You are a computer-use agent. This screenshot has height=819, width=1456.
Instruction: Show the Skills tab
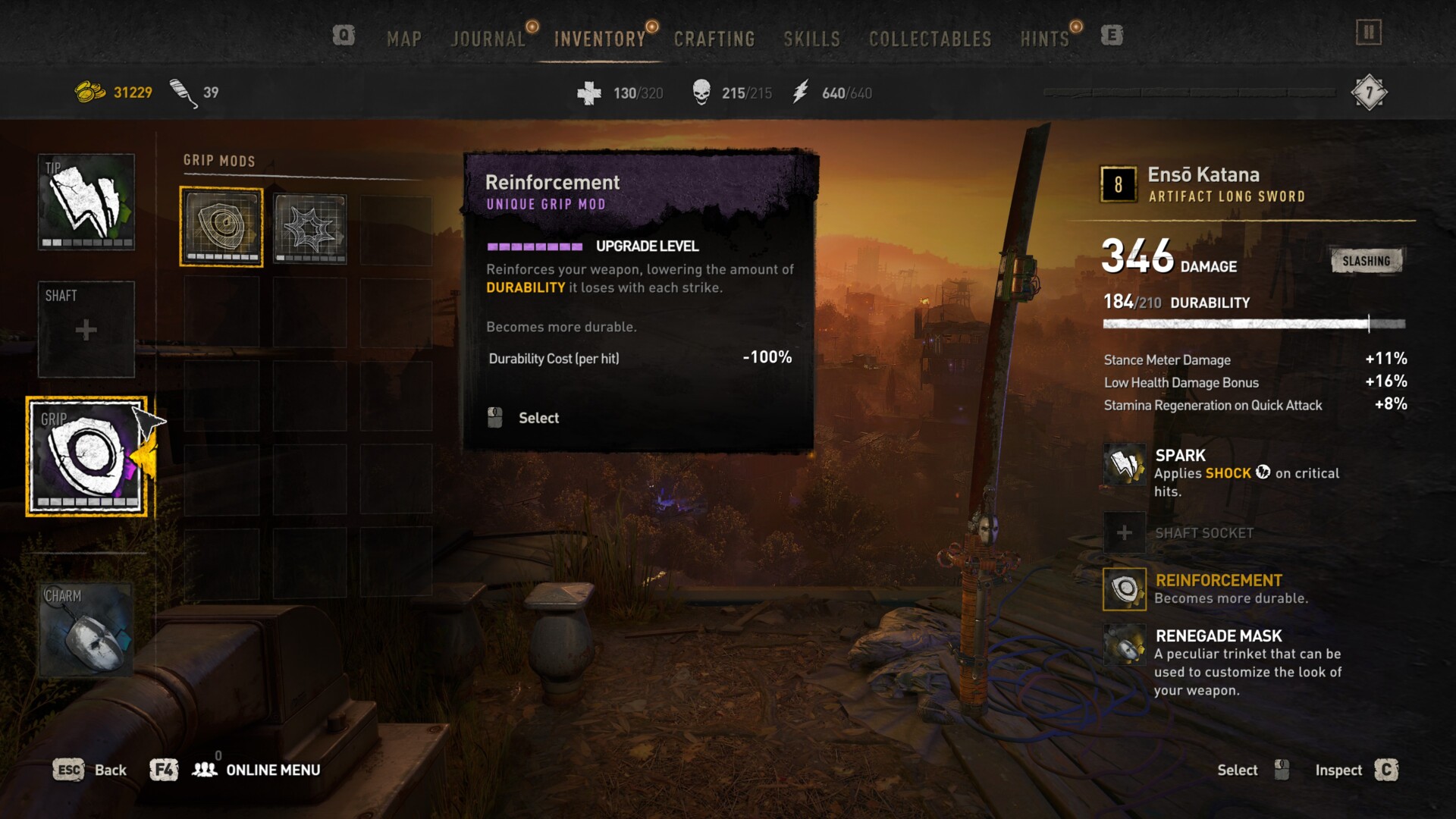(x=811, y=39)
